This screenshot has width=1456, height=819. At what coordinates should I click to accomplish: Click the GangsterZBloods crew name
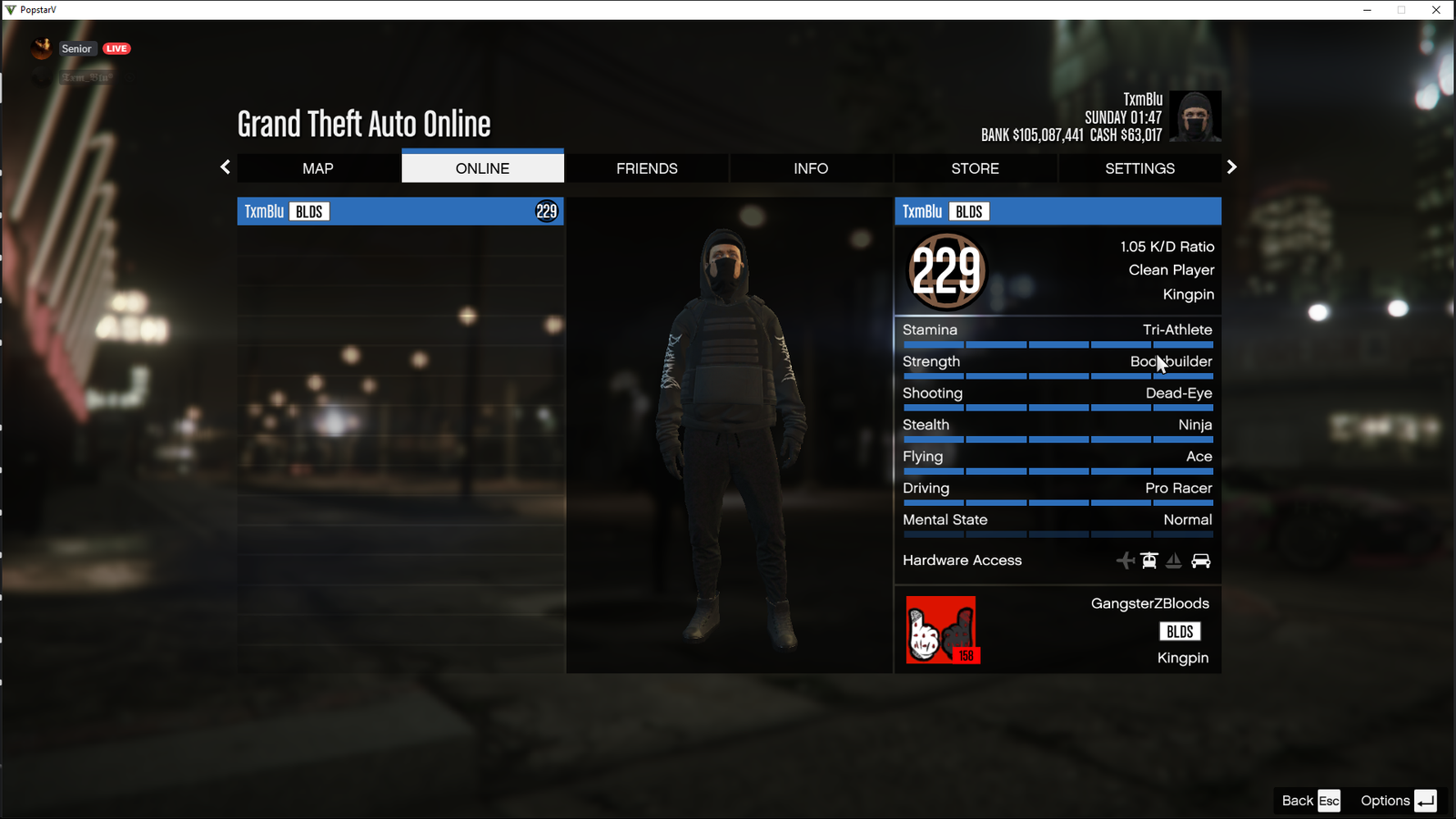tap(1149, 602)
